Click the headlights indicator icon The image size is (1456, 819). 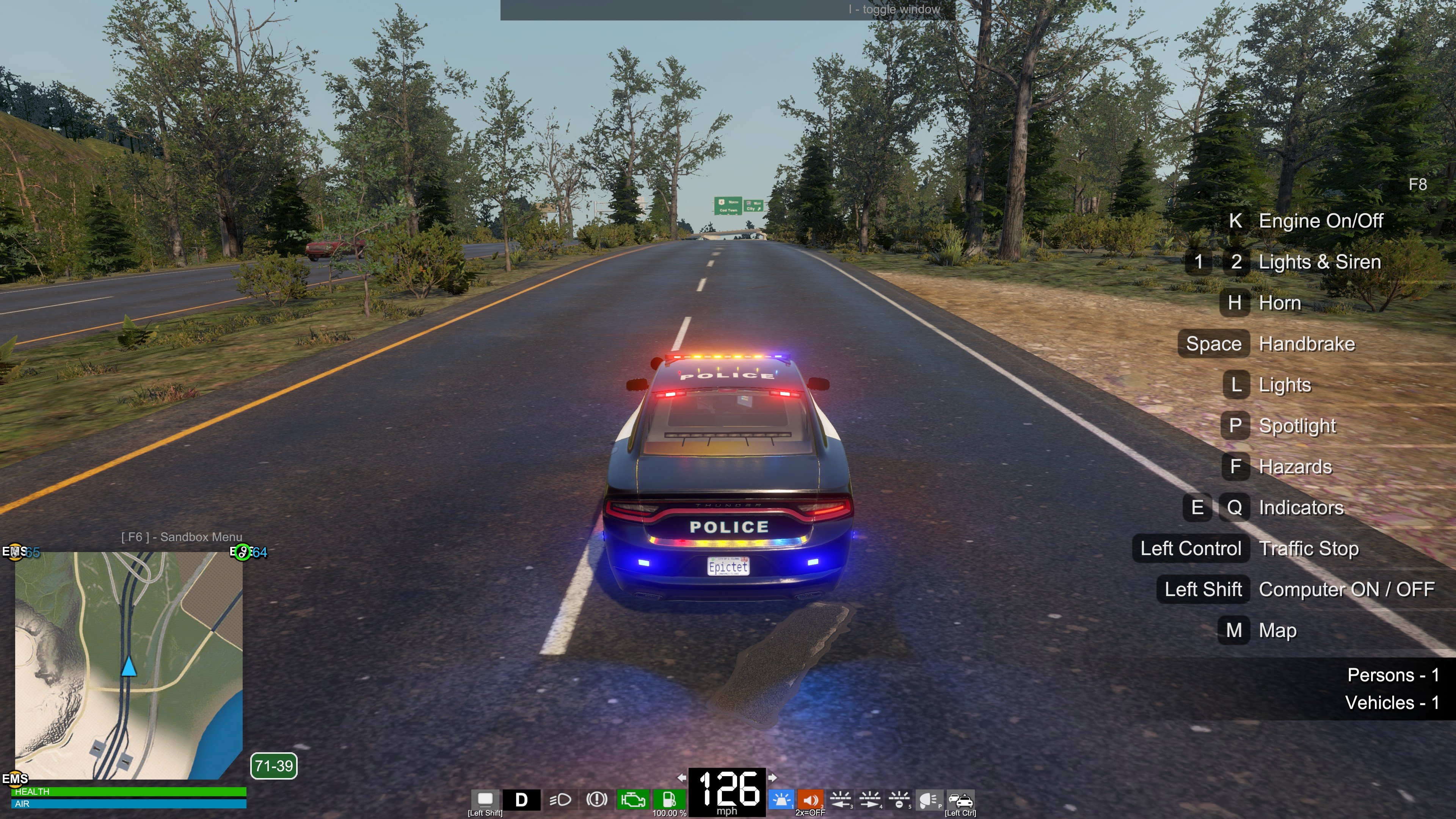tap(560, 799)
